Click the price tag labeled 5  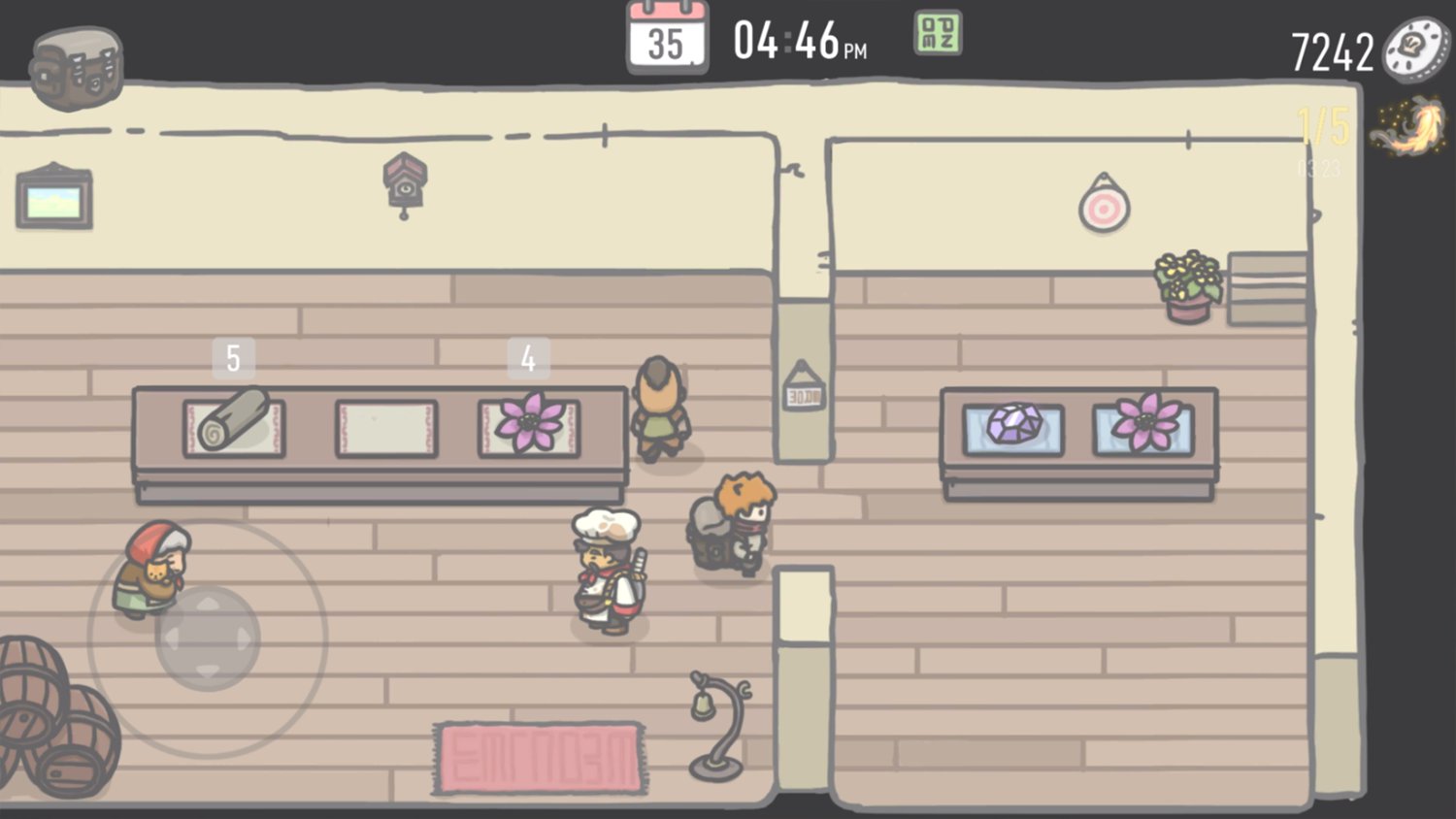click(232, 356)
